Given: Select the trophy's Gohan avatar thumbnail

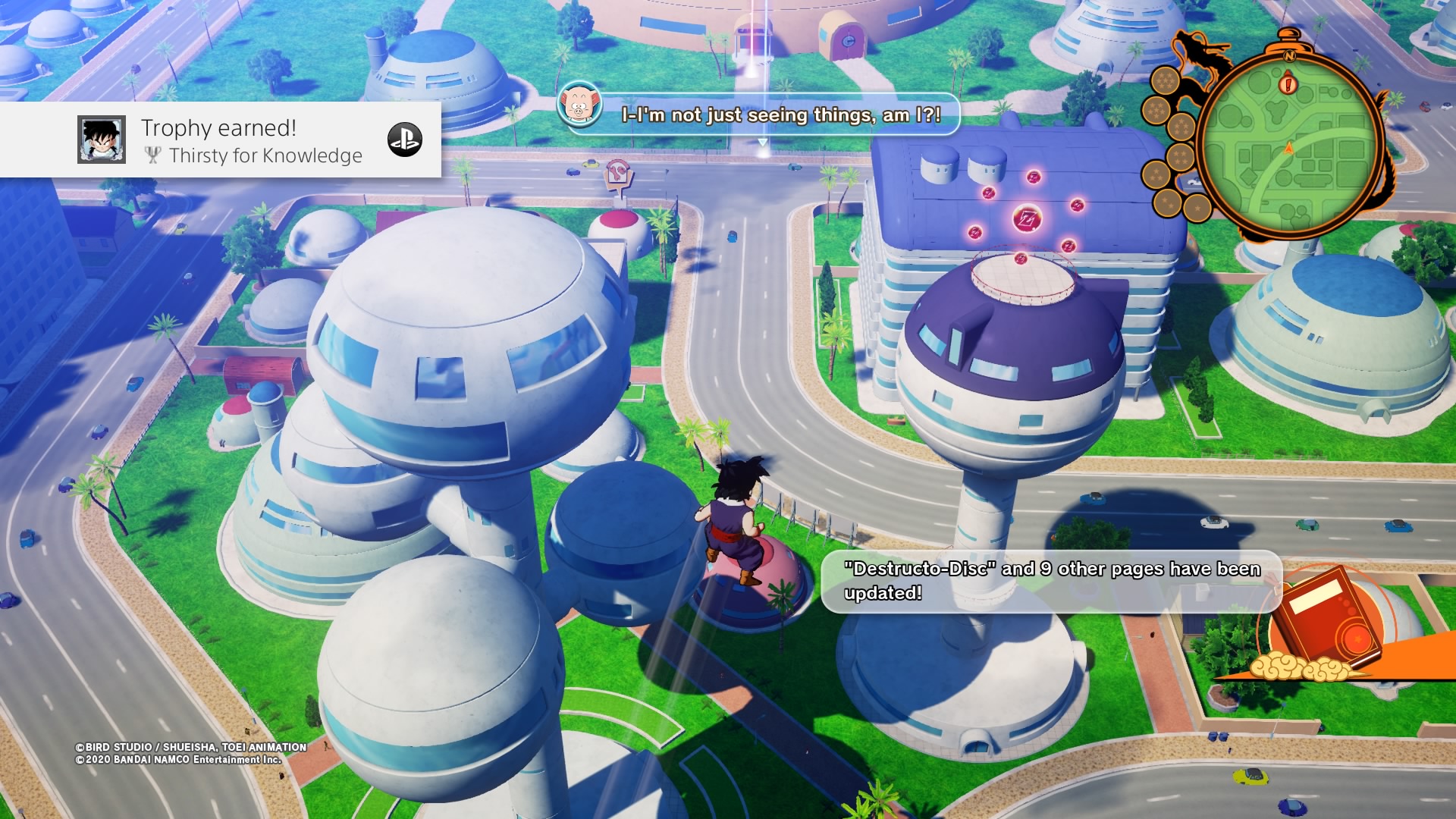Looking at the screenshot, I should tap(102, 140).
